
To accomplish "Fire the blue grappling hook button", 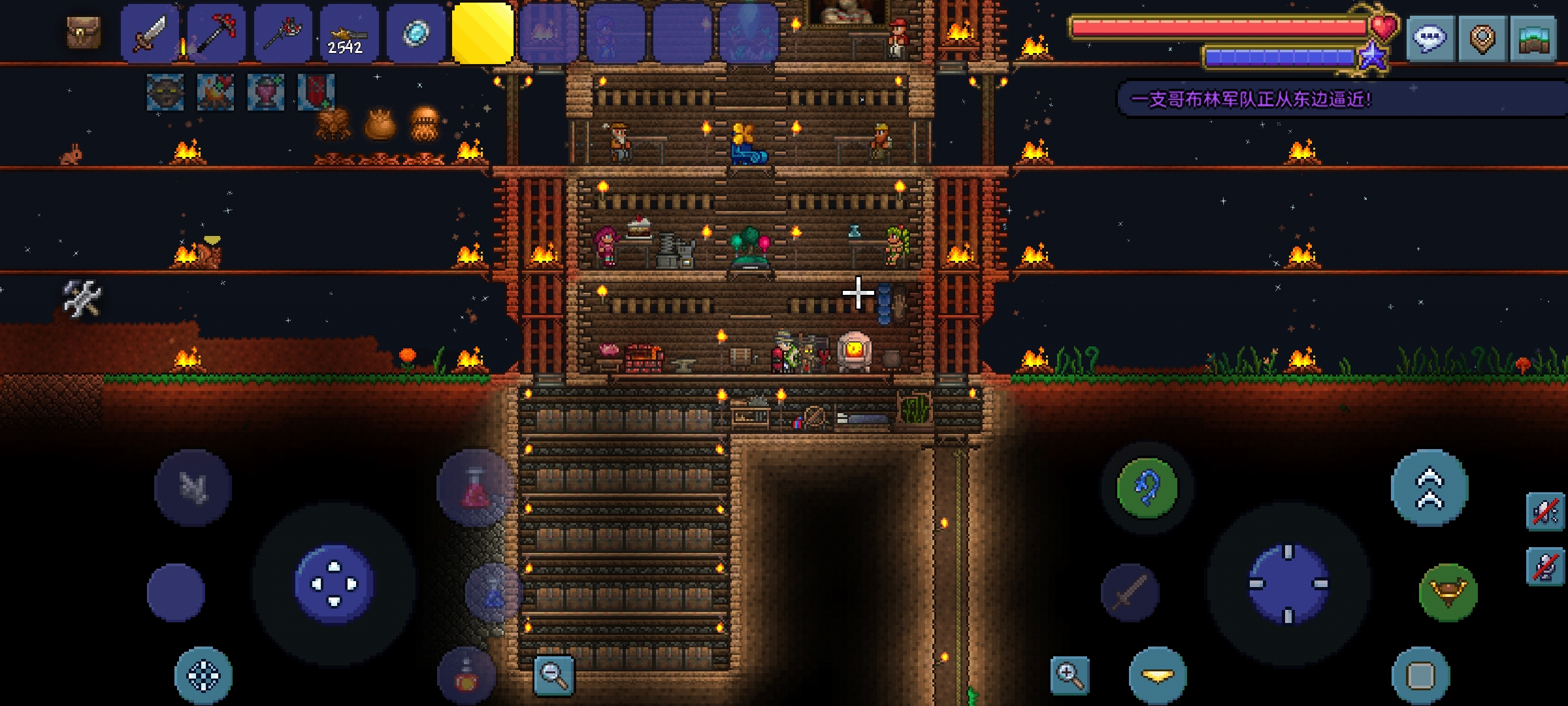I will 1147,488.
